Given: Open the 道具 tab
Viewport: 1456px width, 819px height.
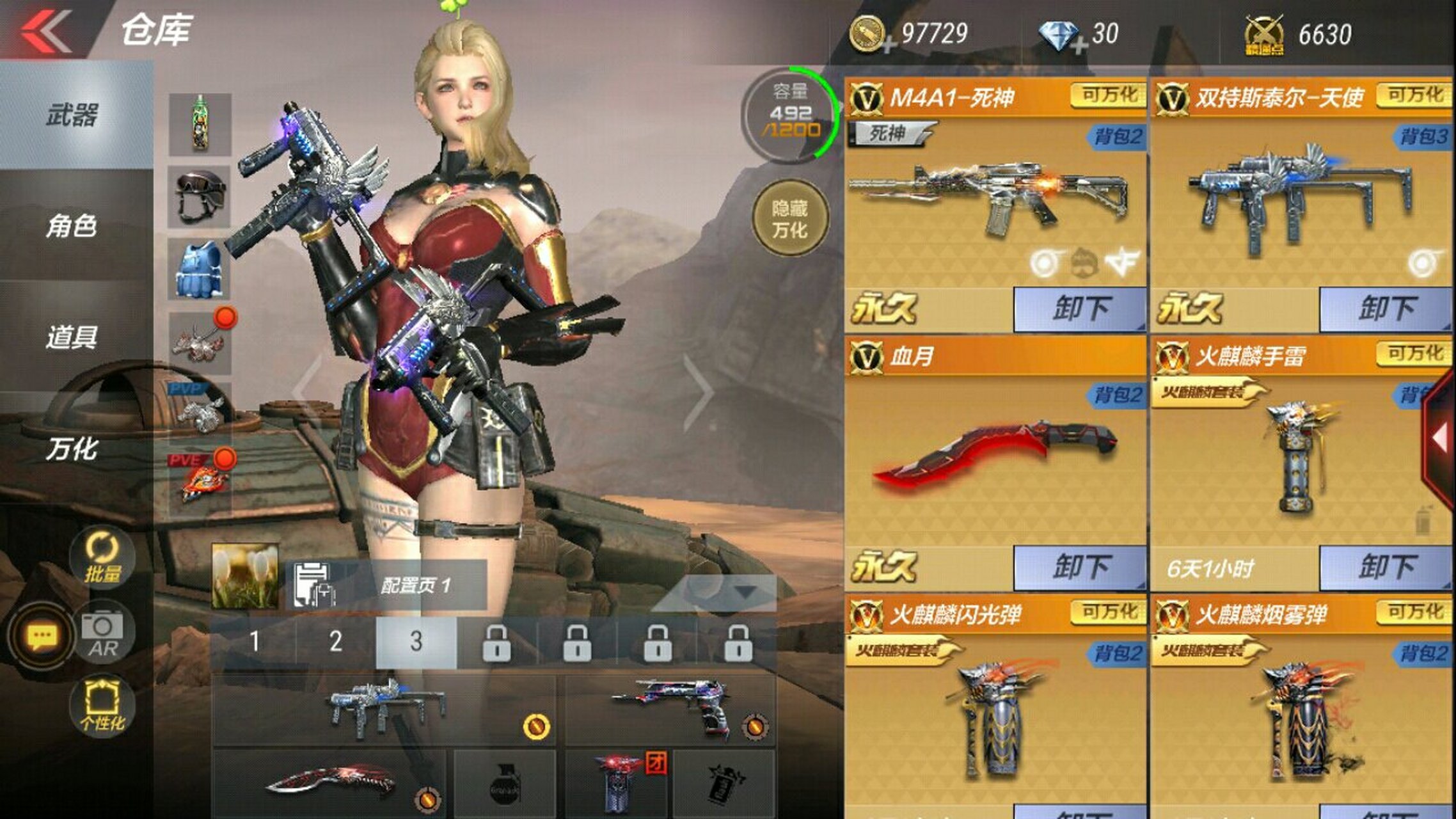Looking at the screenshot, I should pyautogui.click(x=72, y=337).
